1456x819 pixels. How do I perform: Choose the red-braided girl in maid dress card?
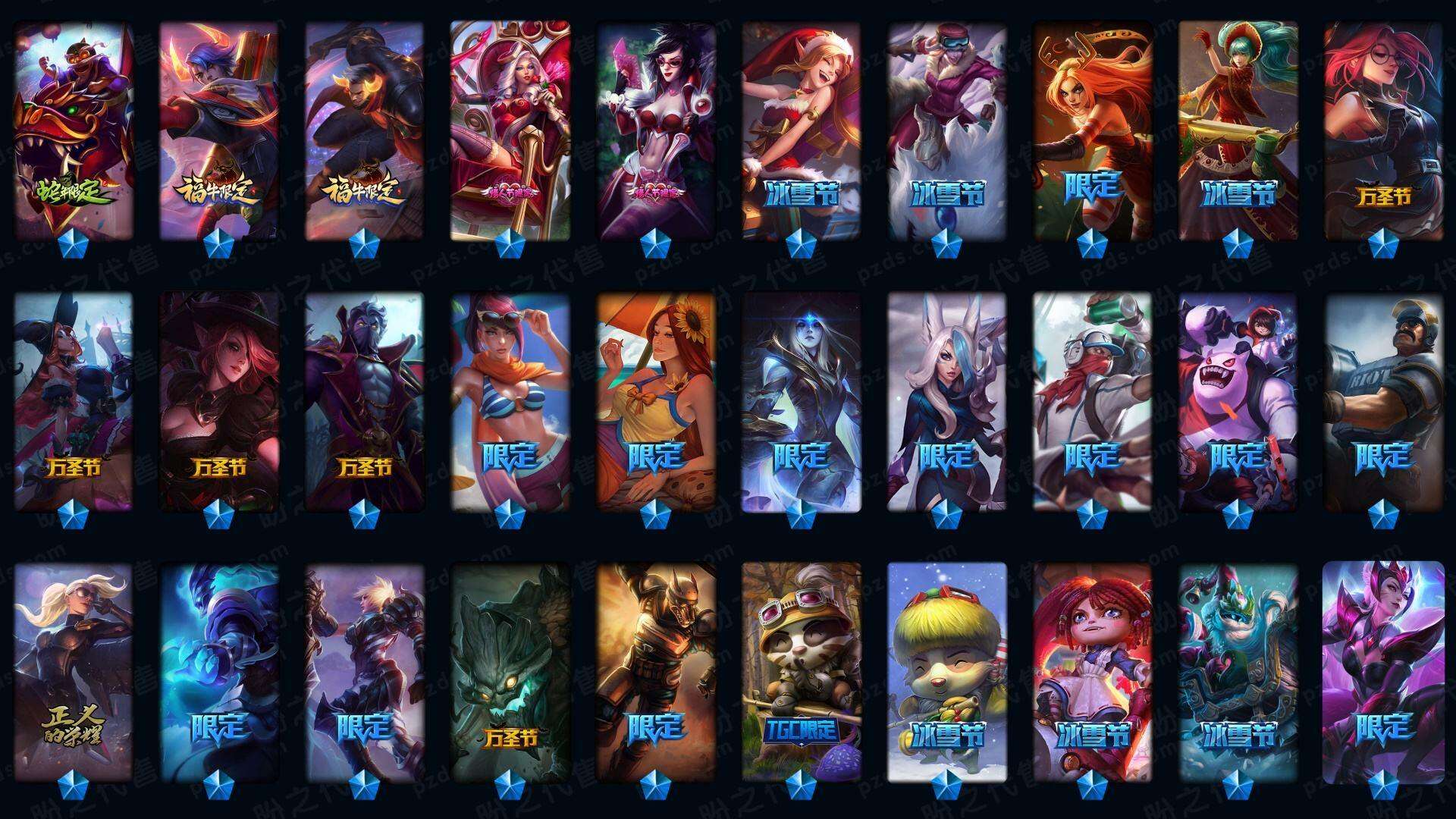pos(1092,671)
